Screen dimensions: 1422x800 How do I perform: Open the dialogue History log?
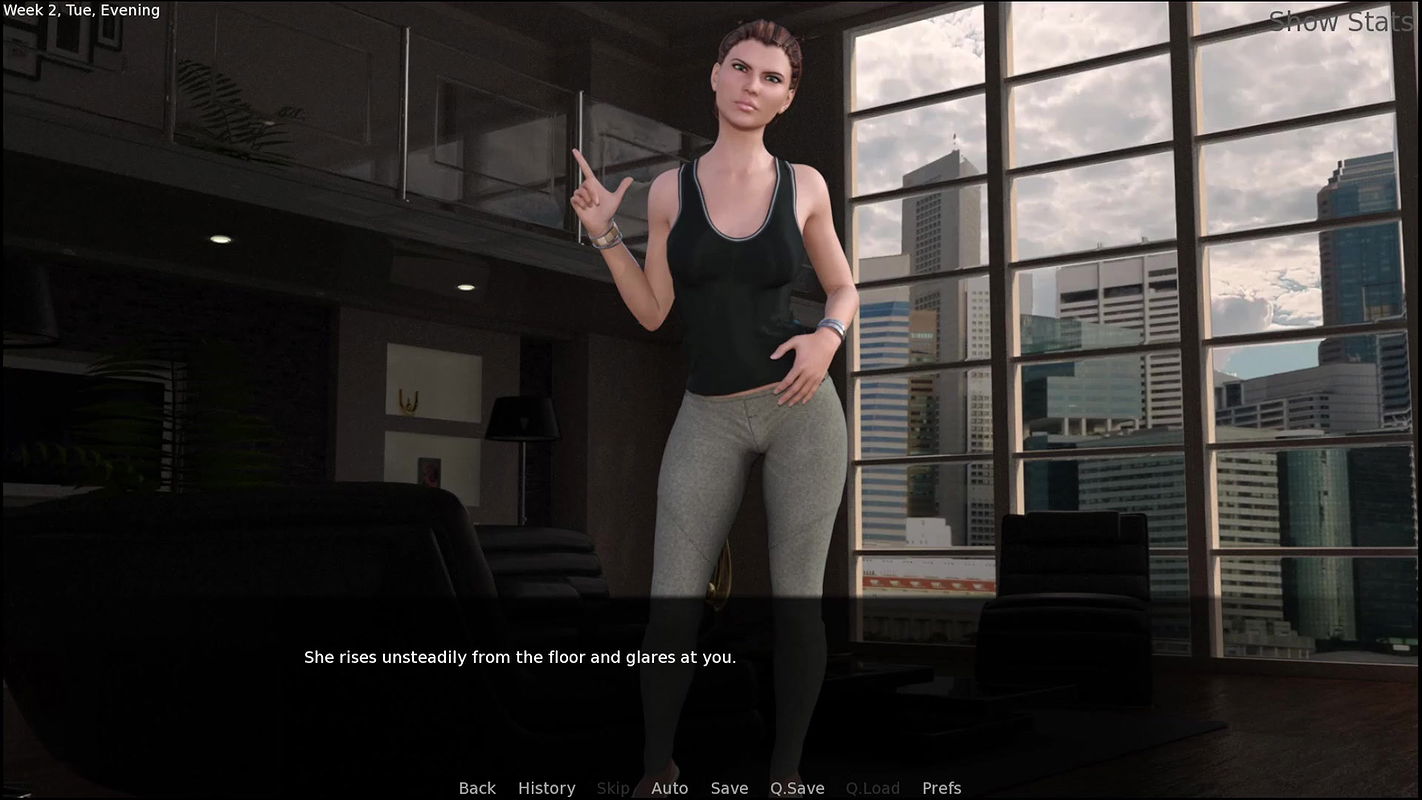pyautogui.click(x=546, y=788)
